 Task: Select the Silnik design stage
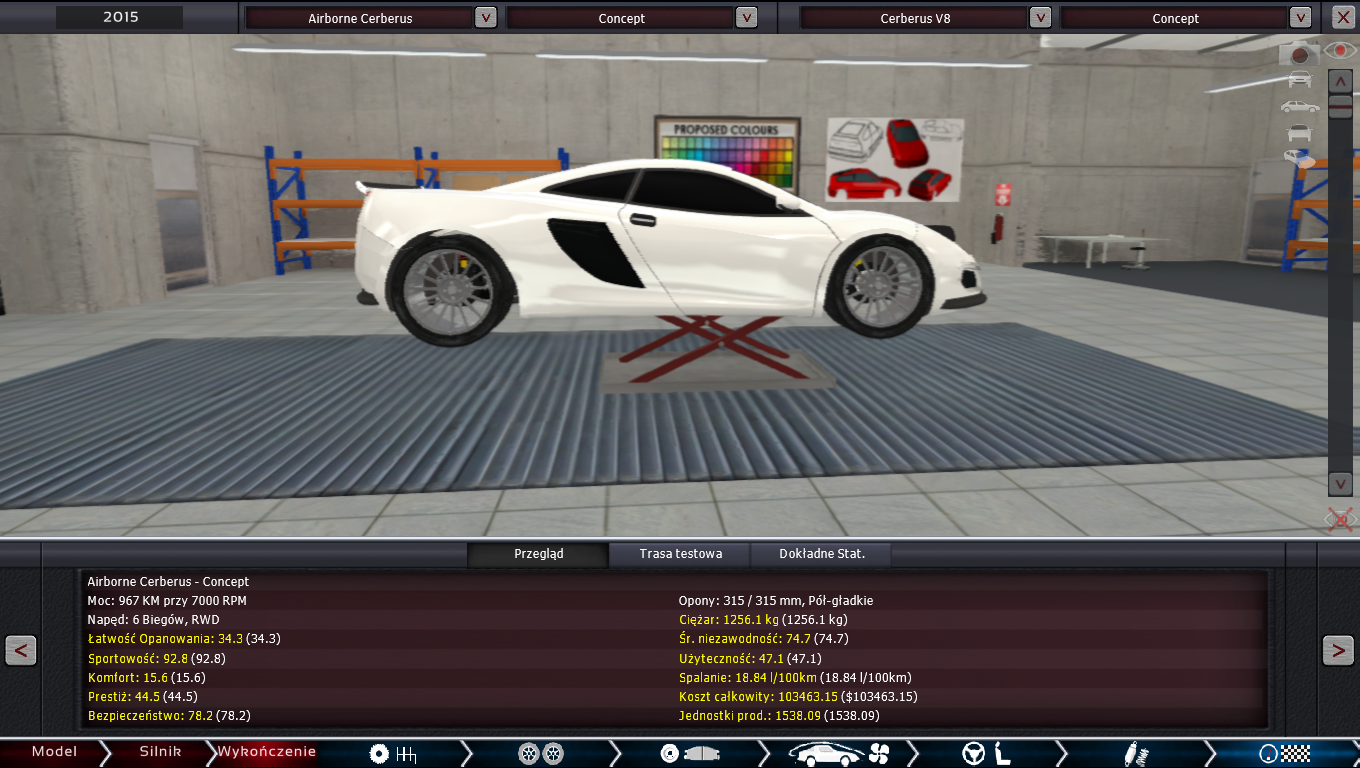(160, 752)
